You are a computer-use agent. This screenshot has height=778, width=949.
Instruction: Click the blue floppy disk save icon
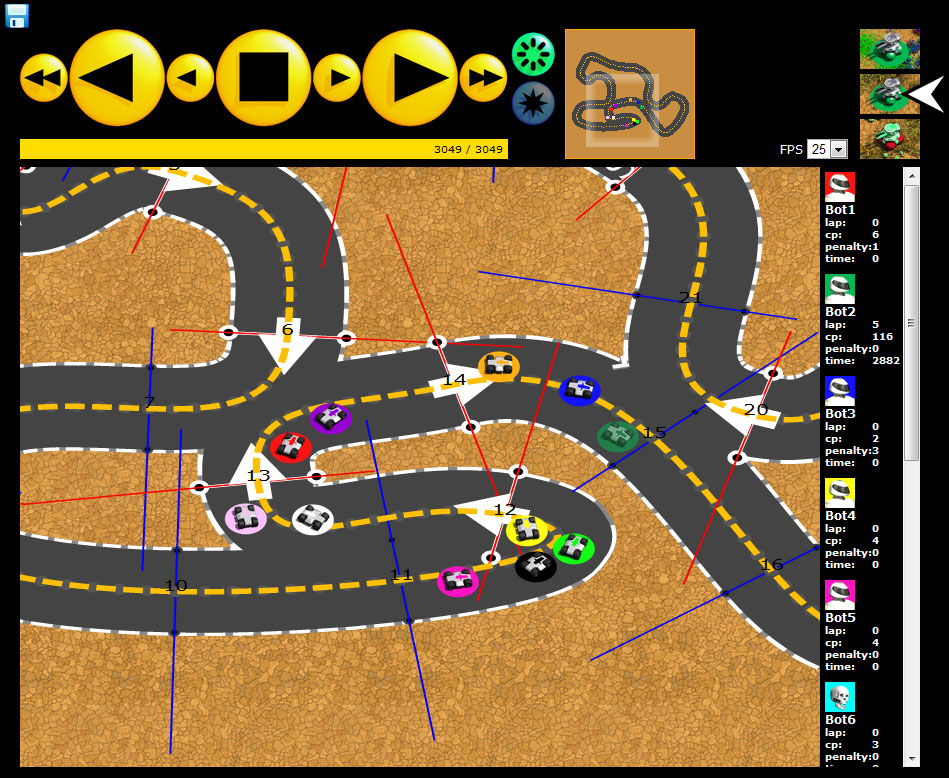click(x=17, y=15)
